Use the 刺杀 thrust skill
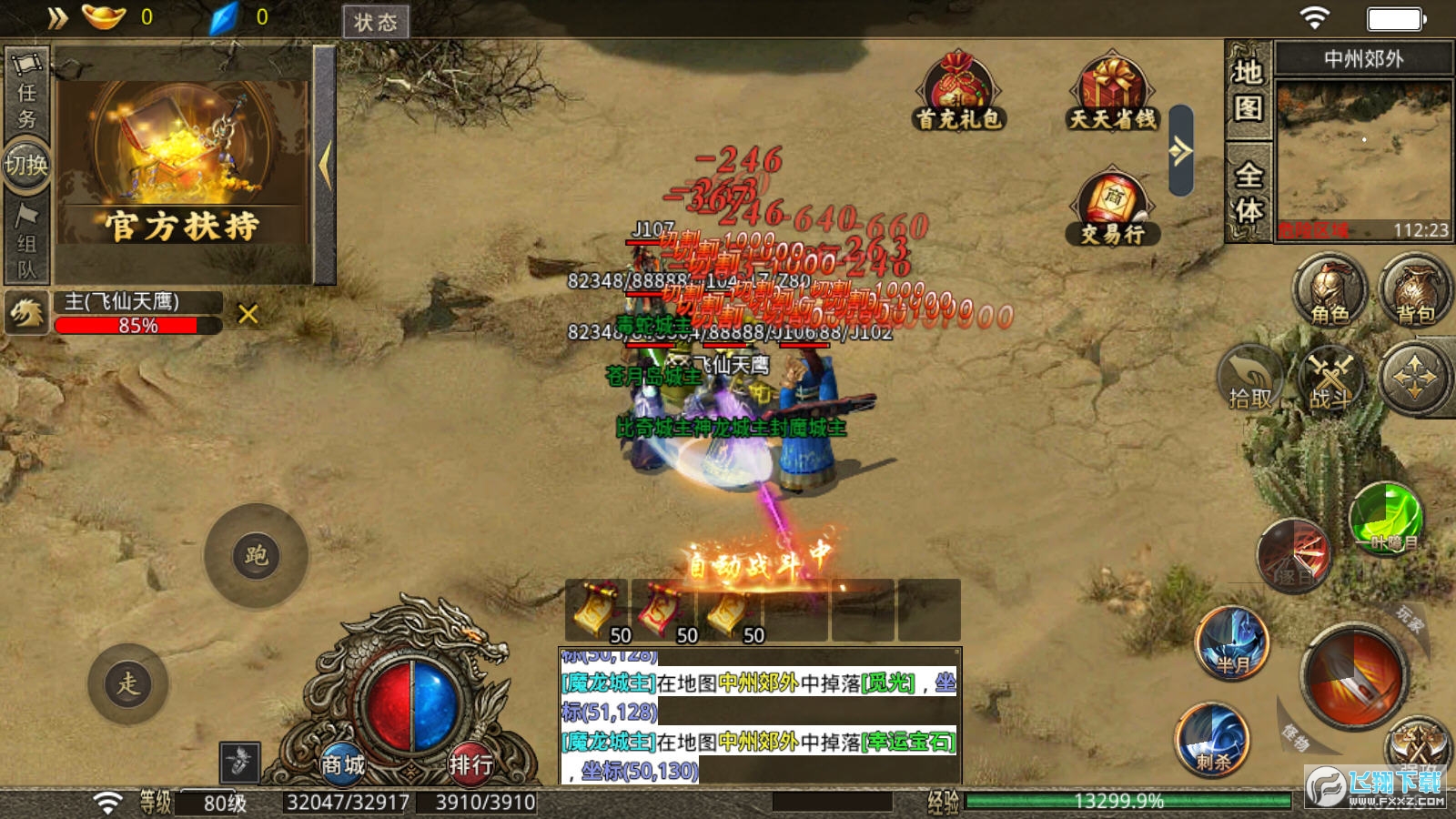The width and height of the screenshot is (1456, 819). click(x=1212, y=738)
